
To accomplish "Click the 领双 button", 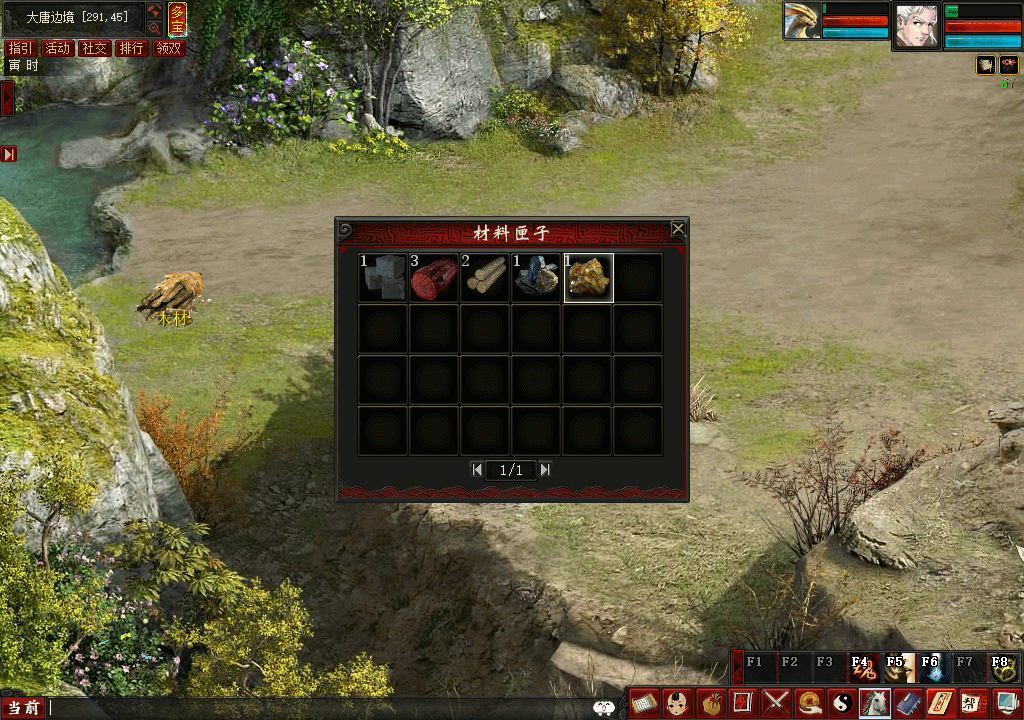I will tap(169, 48).
